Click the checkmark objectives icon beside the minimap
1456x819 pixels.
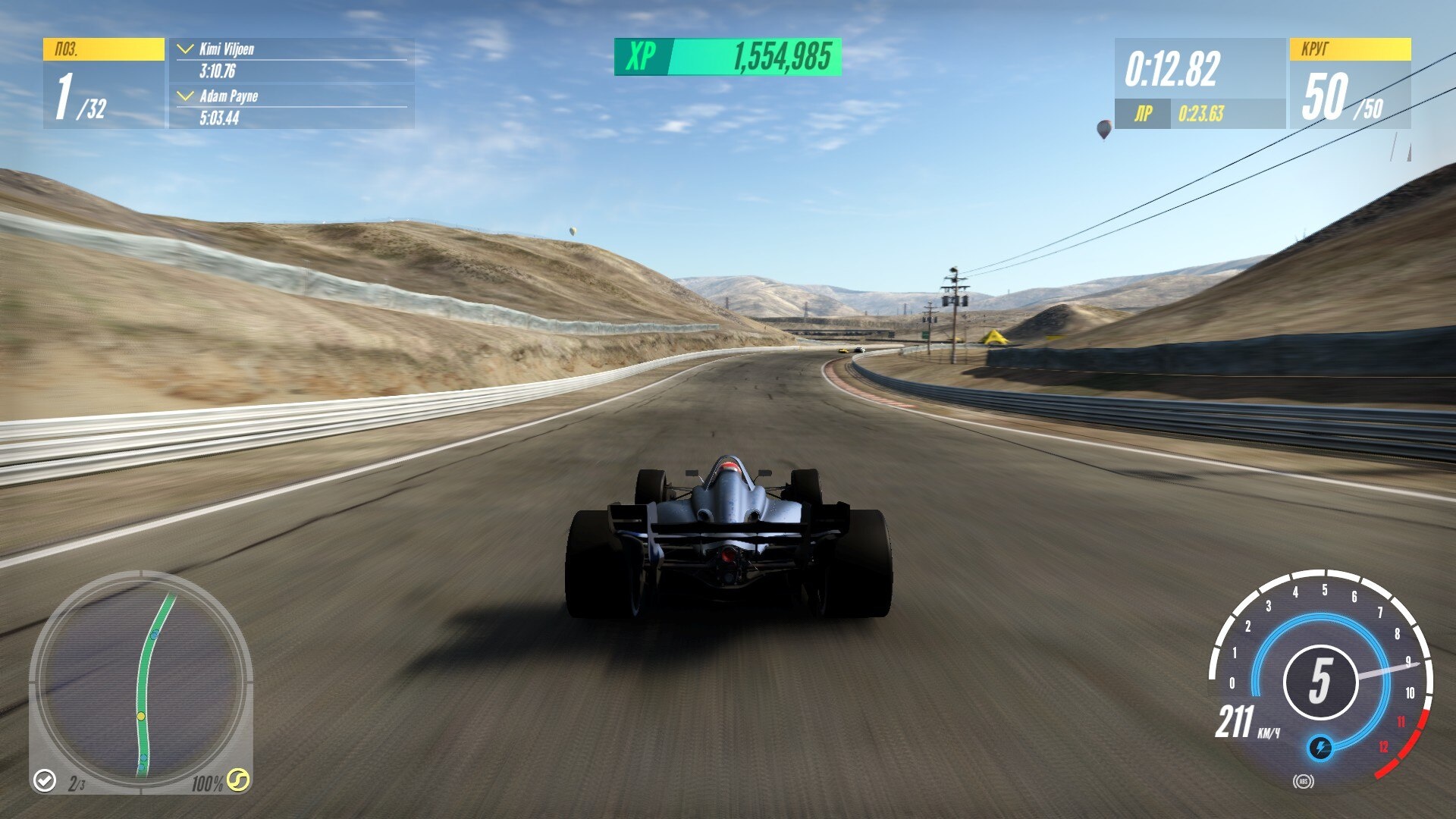pos(45,780)
